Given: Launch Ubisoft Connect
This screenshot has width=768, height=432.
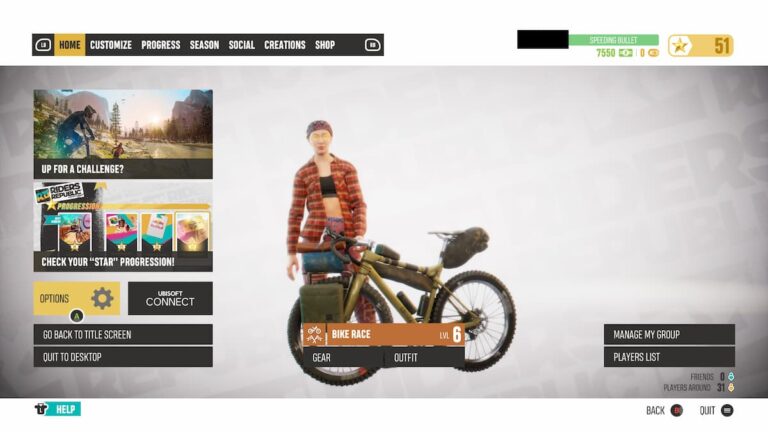Looking at the screenshot, I should point(170,298).
